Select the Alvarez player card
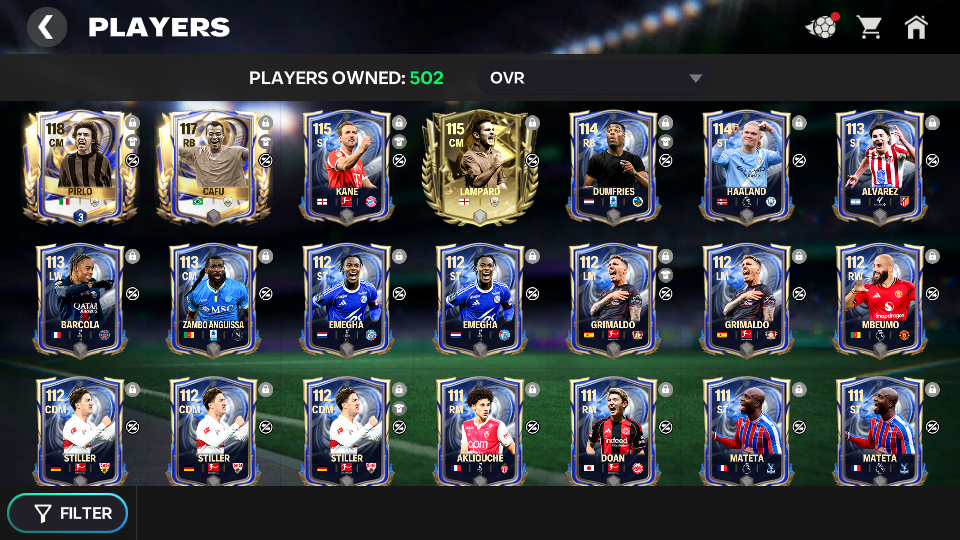Viewport: 960px width, 540px height. (879, 165)
